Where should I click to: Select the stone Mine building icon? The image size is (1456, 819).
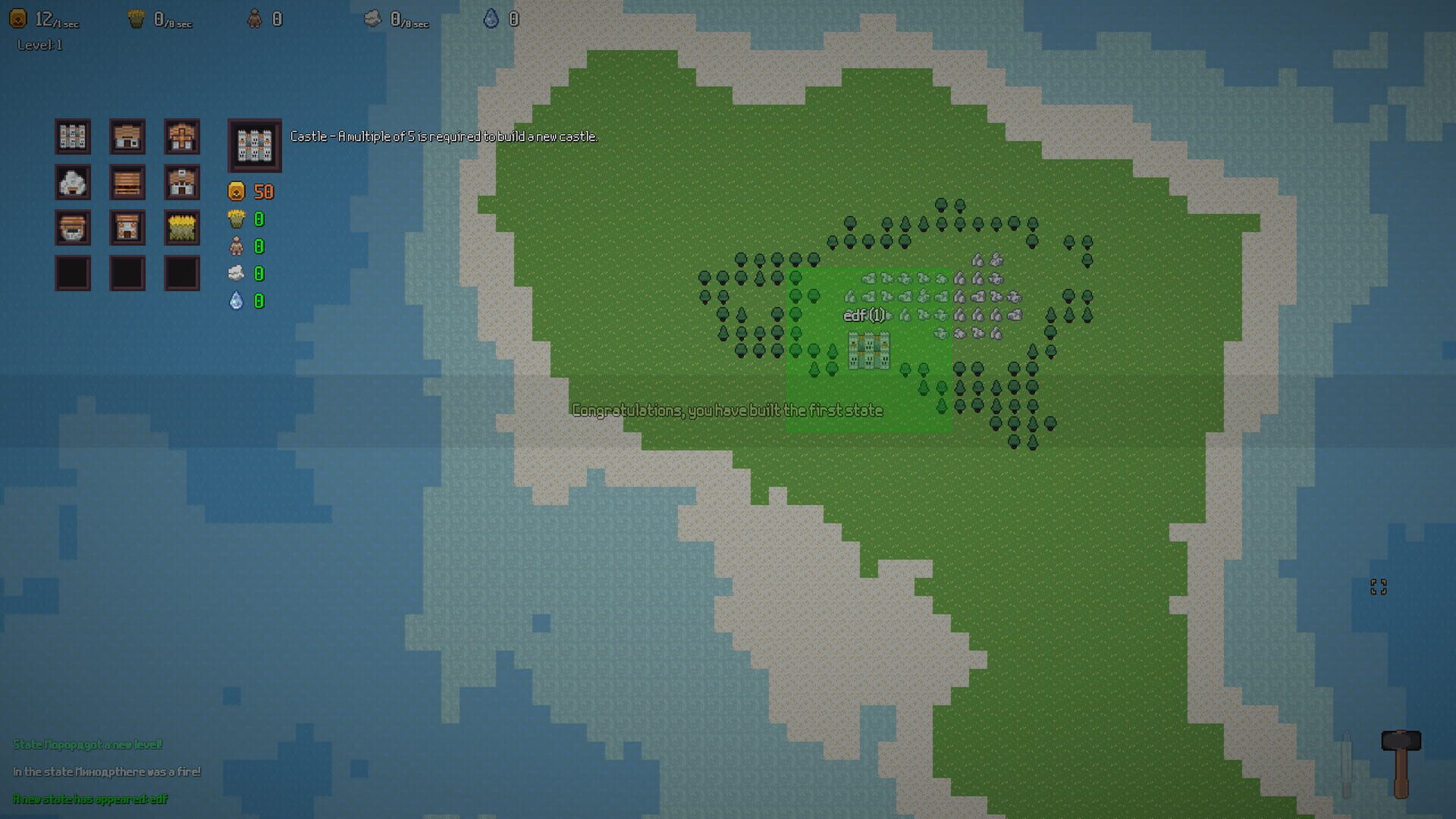click(x=73, y=183)
